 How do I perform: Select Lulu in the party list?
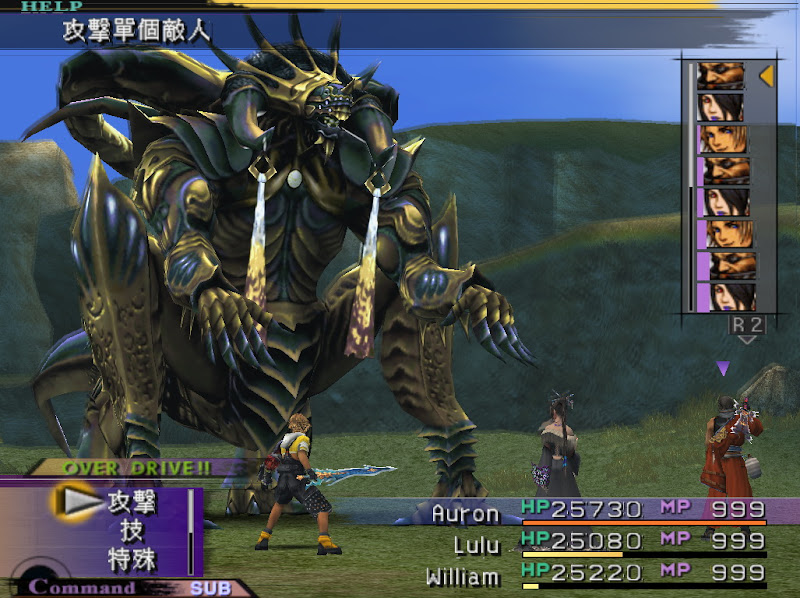[476, 546]
